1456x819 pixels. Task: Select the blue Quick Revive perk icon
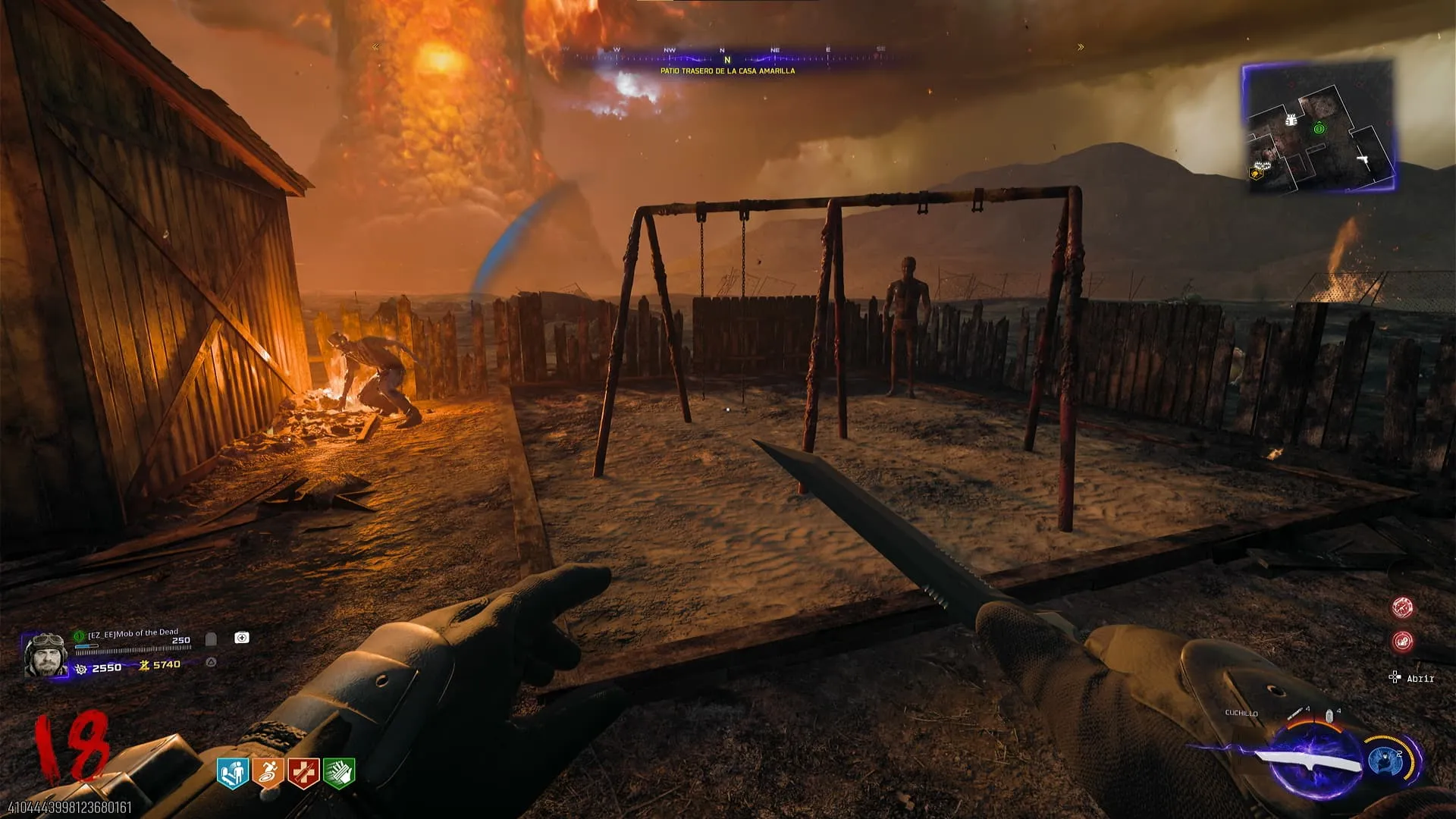pyautogui.click(x=233, y=773)
